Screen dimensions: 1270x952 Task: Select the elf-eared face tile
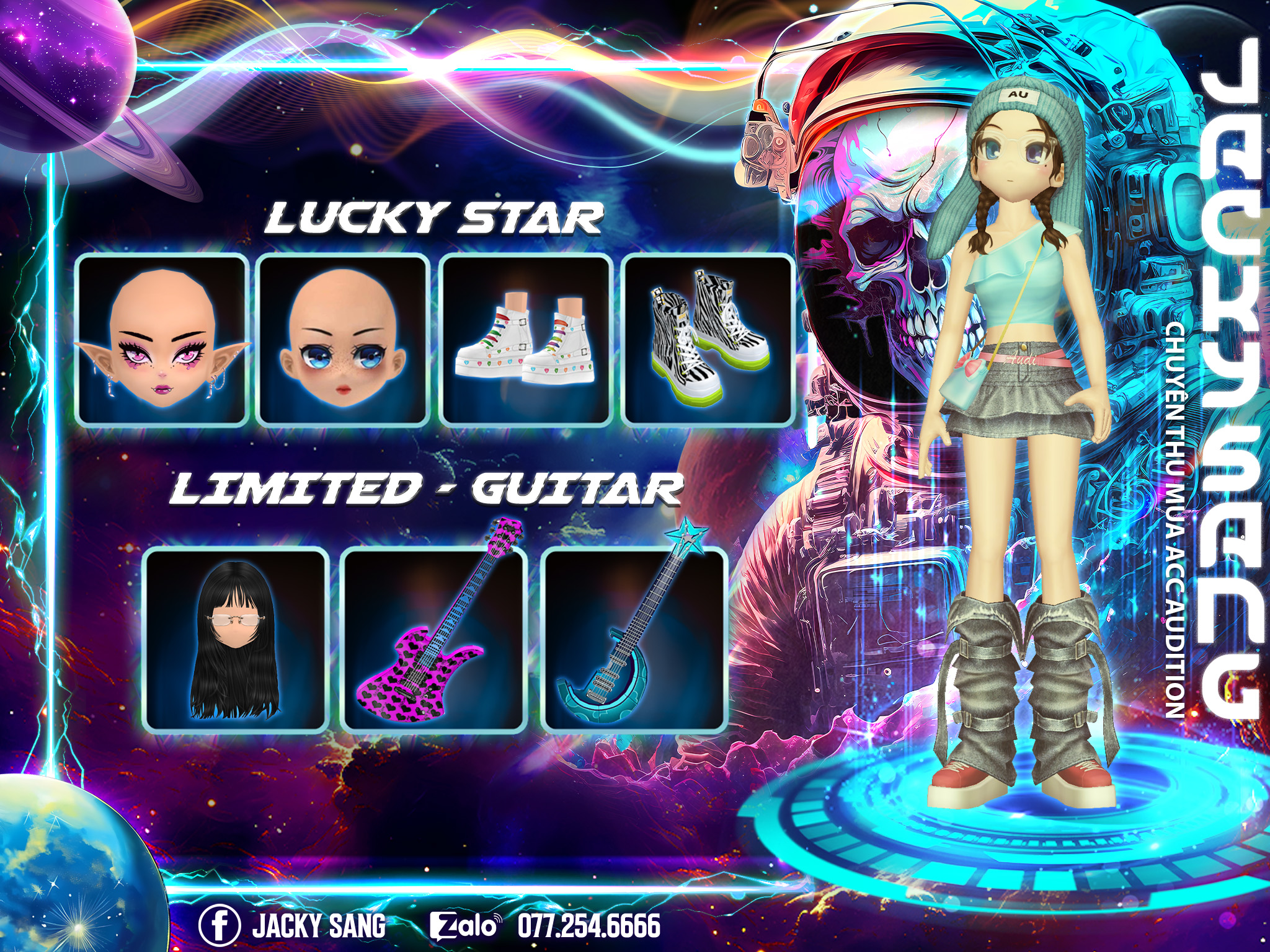click(x=162, y=339)
